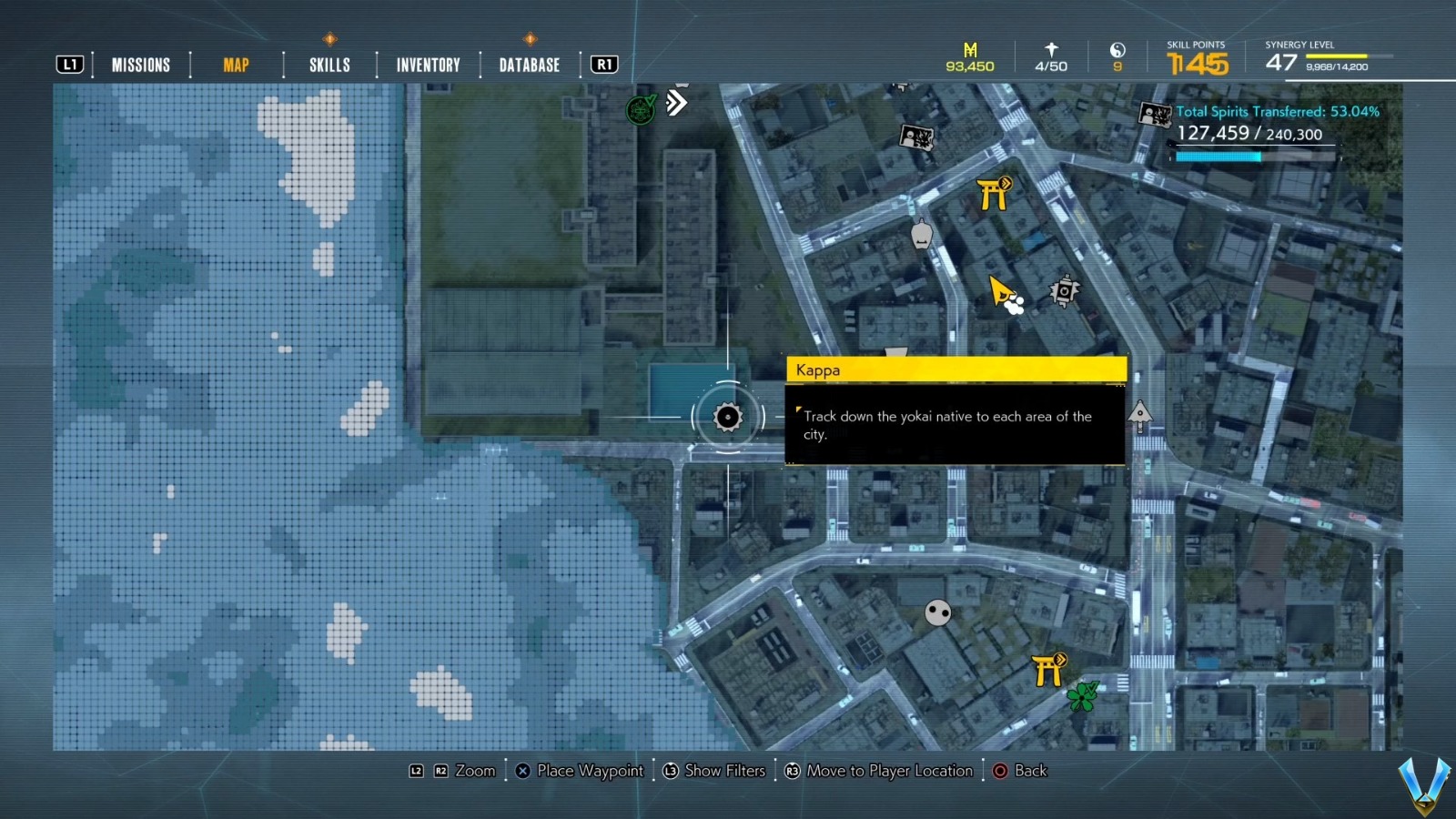This screenshot has width=1456, height=819.
Task: Select the completed green shrine checkmark icon
Action: tap(640, 110)
